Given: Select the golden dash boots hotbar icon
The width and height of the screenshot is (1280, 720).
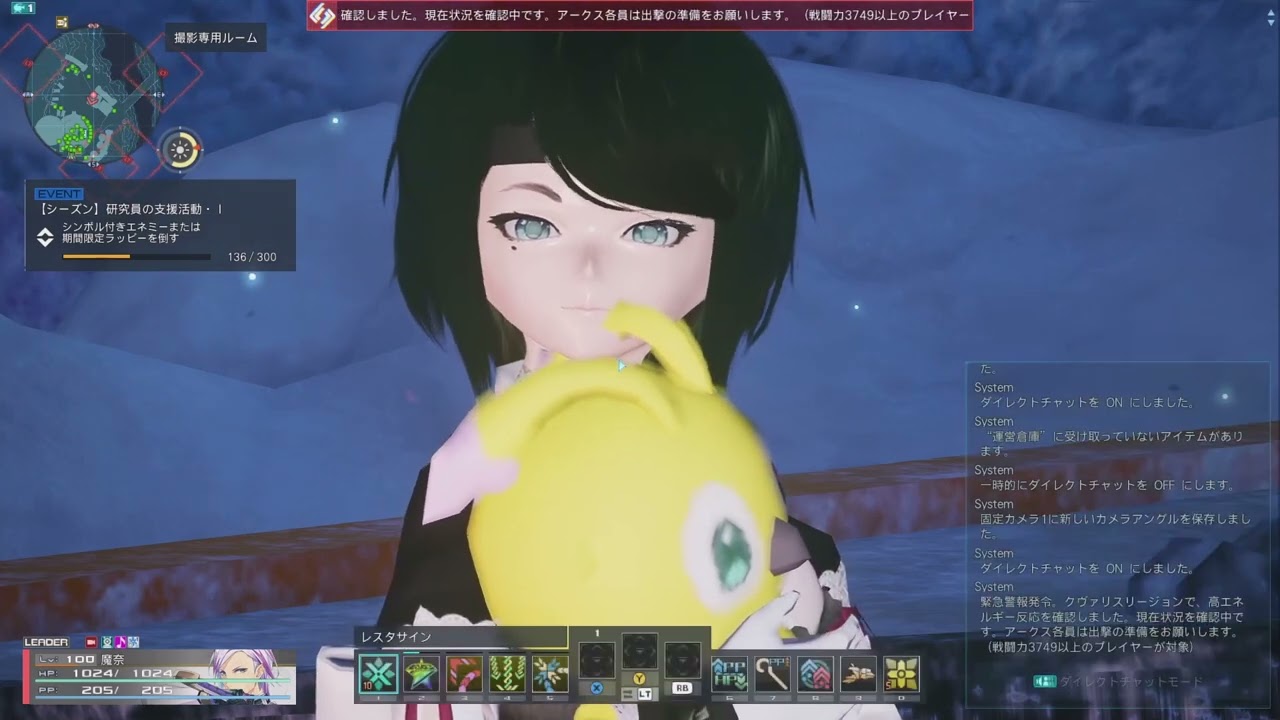Looking at the screenshot, I should [858, 673].
